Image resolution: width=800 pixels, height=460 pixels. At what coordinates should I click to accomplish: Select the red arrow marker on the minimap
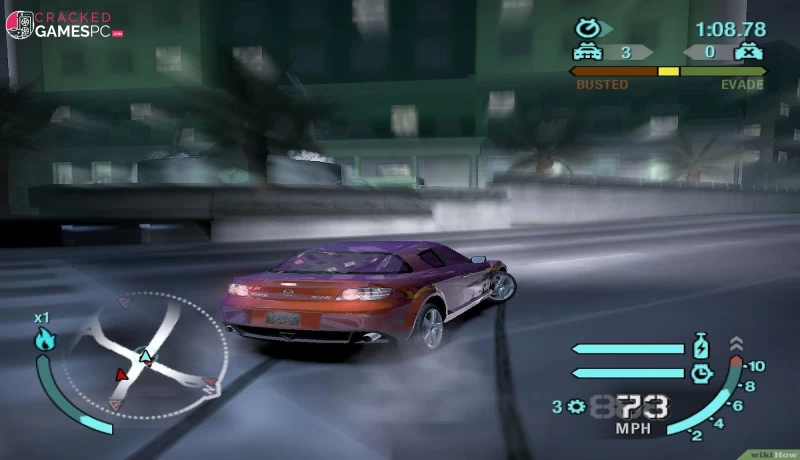(x=122, y=374)
